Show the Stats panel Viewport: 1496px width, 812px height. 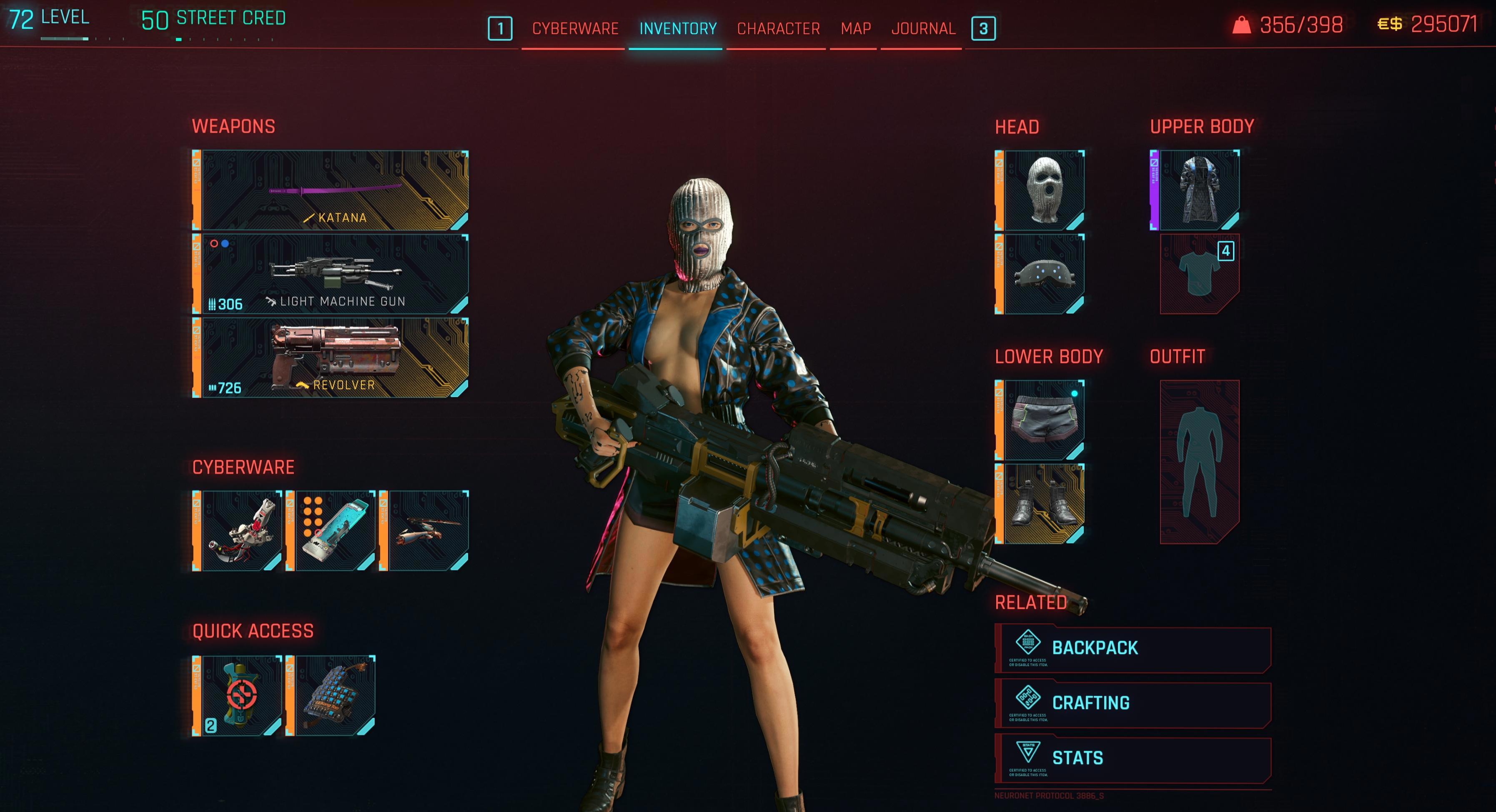click(x=1133, y=759)
